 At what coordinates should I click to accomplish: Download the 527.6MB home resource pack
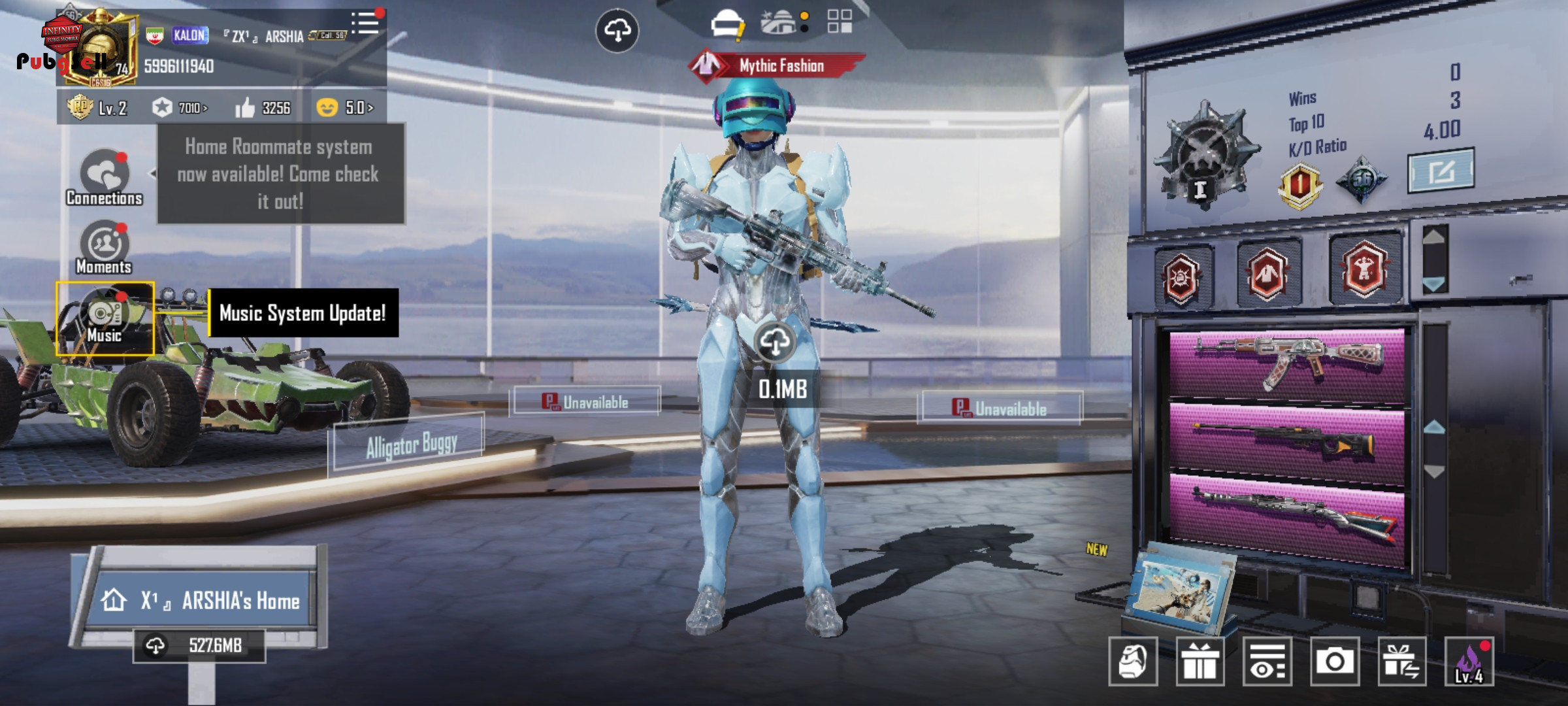click(199, 646)
